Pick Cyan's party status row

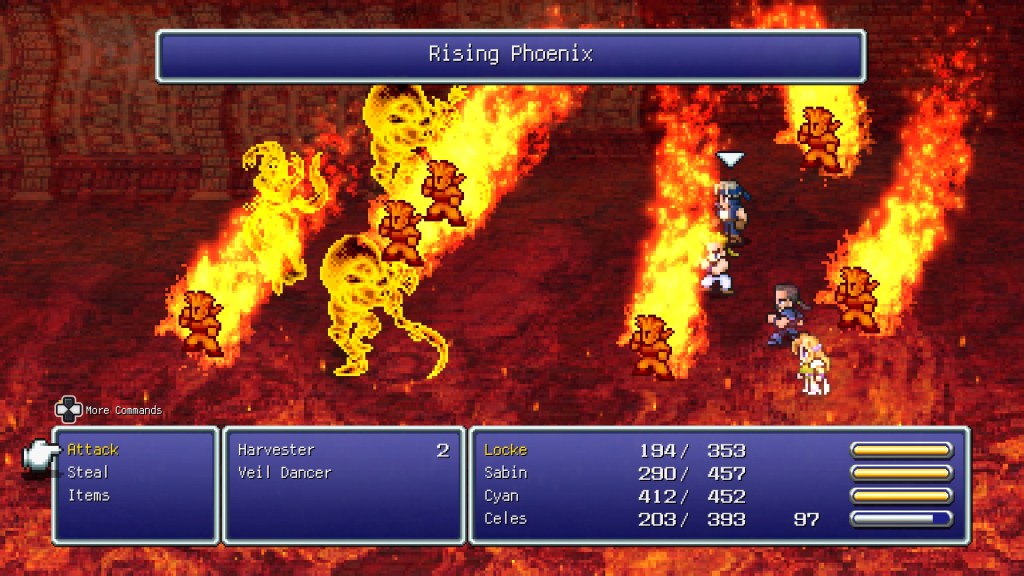(503, 496)
